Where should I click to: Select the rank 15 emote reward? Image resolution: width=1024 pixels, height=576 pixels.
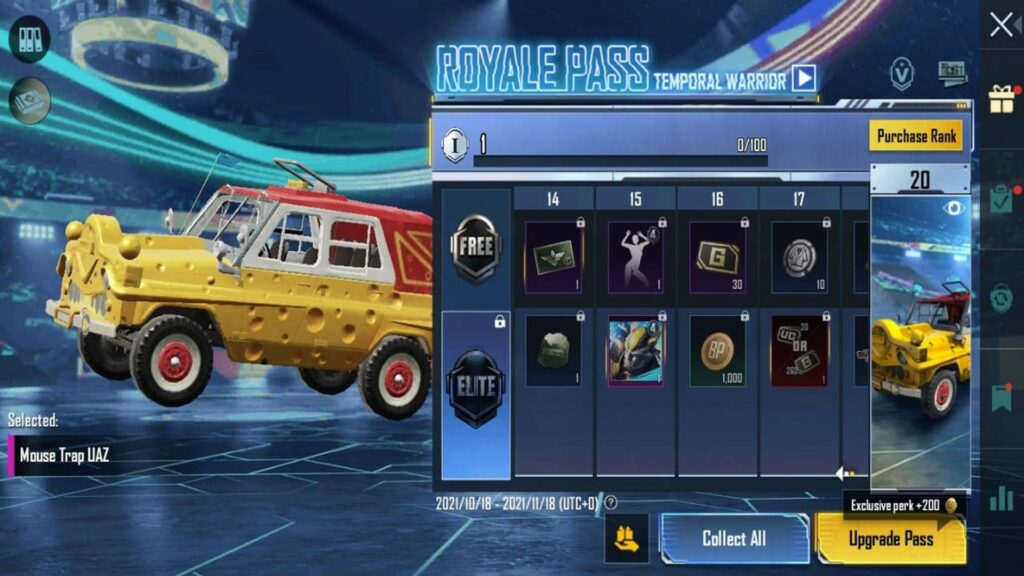click(635, 257)
